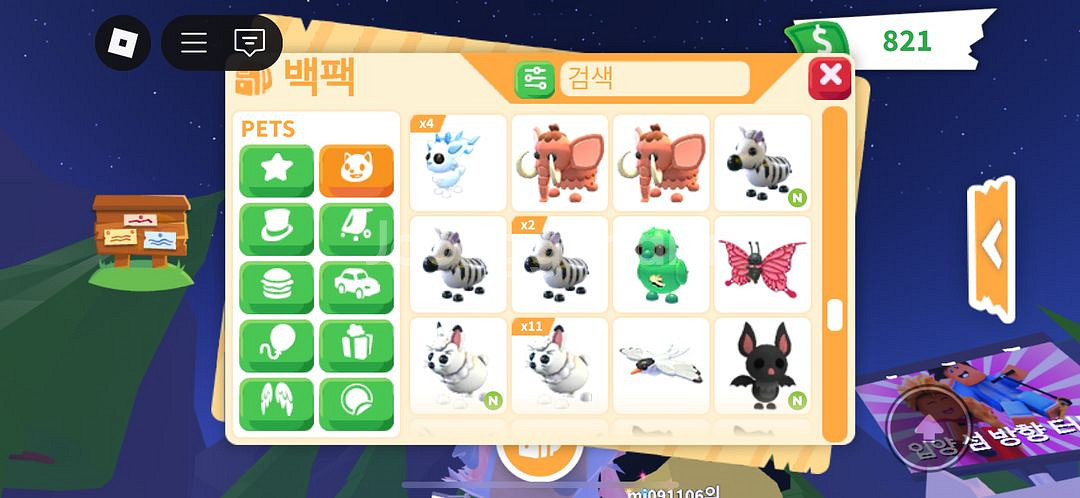Select the gift box category tab
1080x498 pixels.
click(x=356, y=346)
